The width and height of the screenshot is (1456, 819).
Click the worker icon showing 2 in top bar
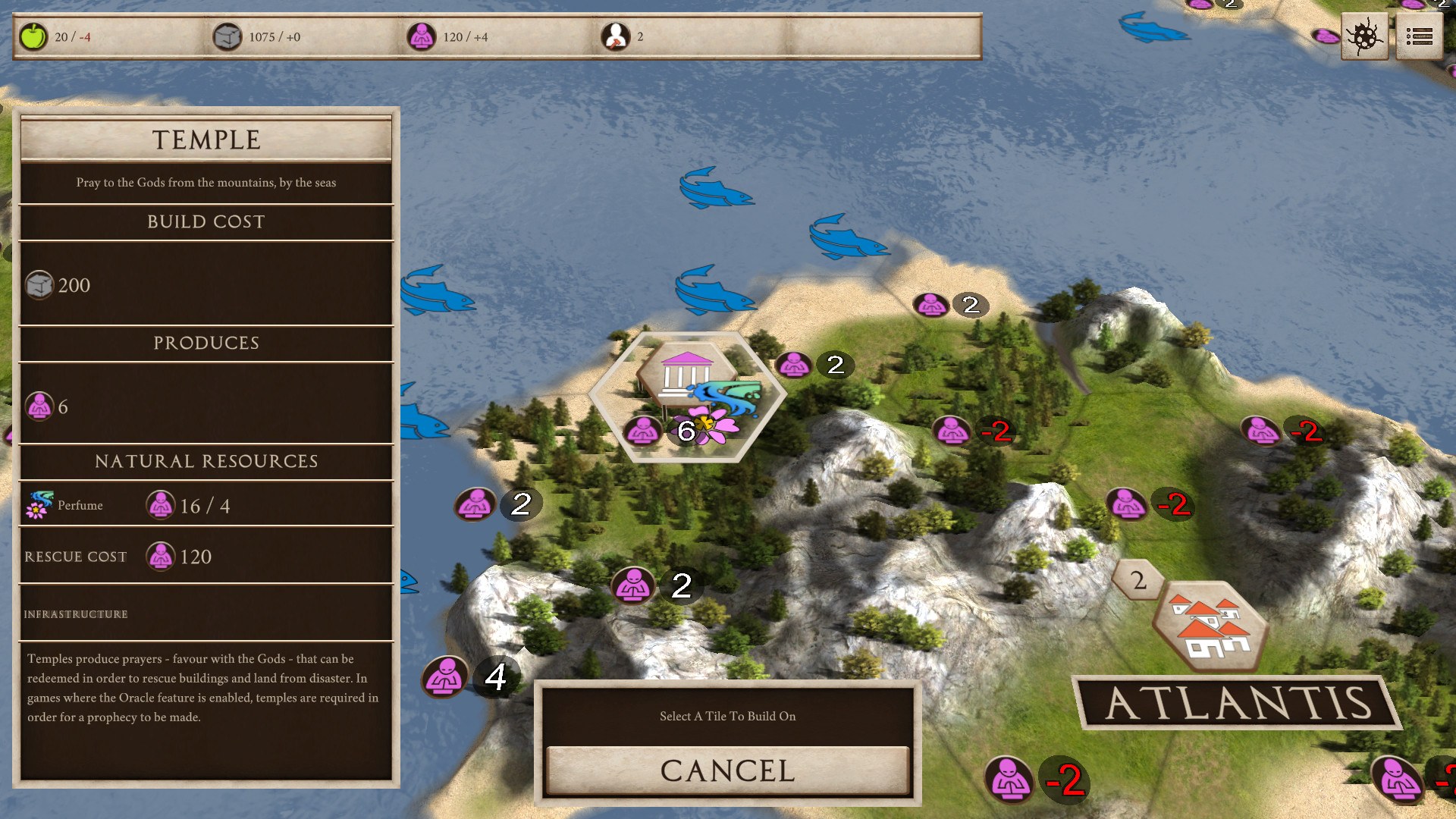point(616,34)
